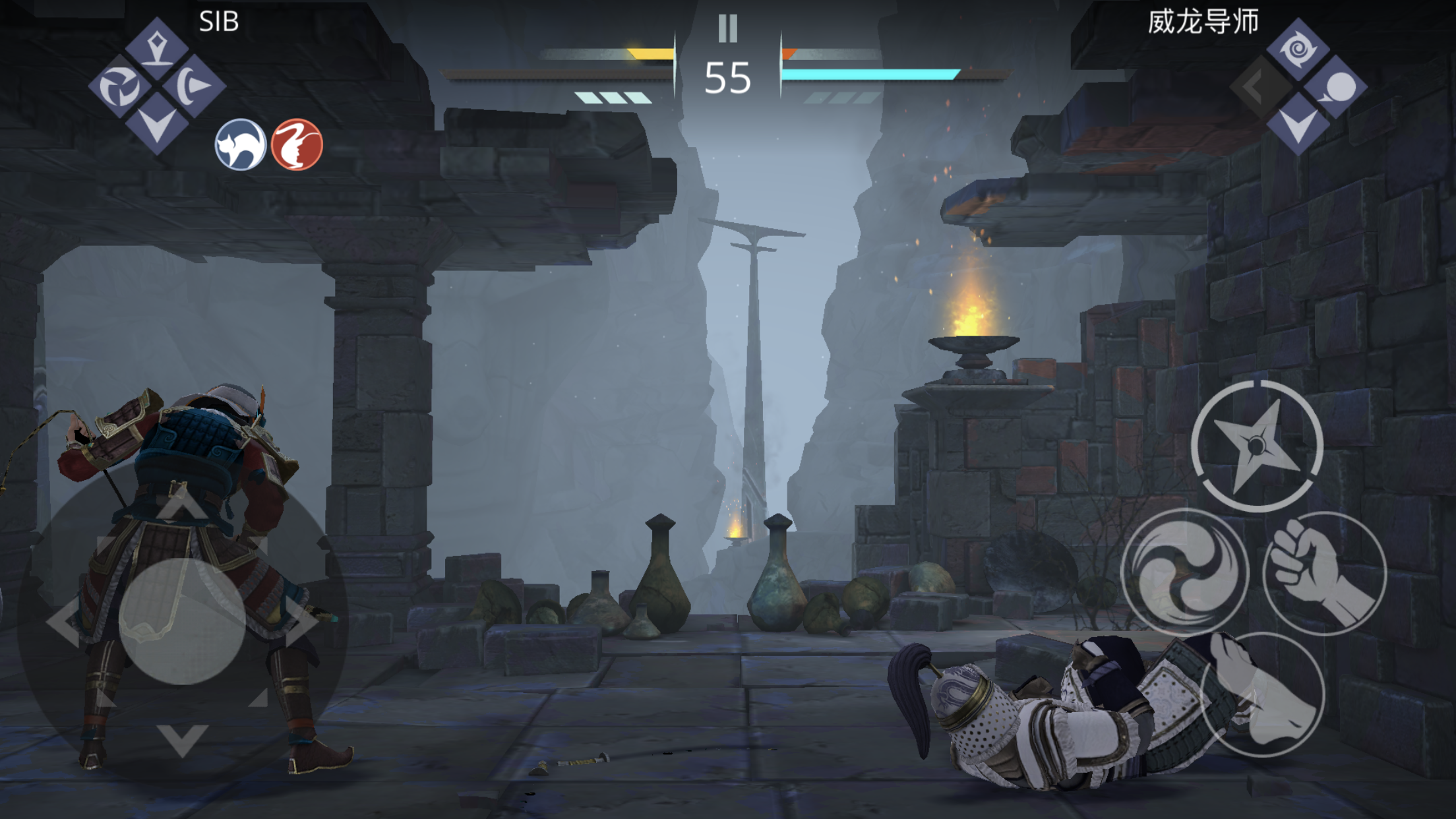Throw a shuriken with the ranged attack button
The width and height of the screenshot is (1456, 819).
coord(1257,446)
